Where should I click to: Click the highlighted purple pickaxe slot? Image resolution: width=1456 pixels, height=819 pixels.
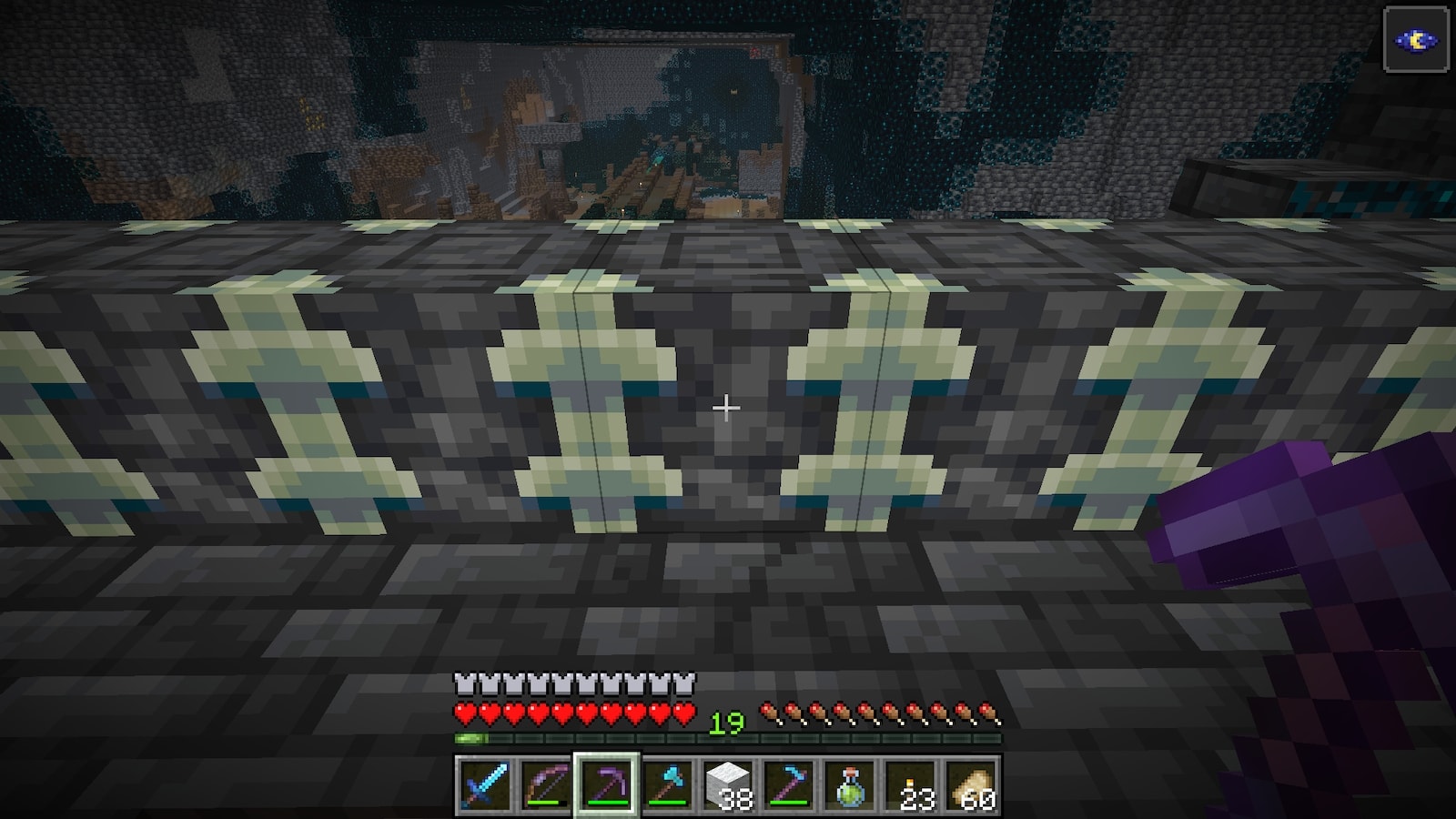pyautogui.click(x=606, y=784)
